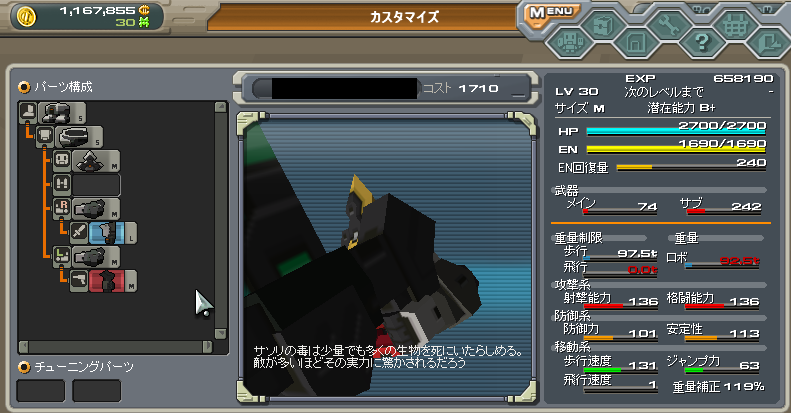The height and width of the screenshot is (413, 791).
Task: Select the leg part at the tree root
Action: point(56,111)
